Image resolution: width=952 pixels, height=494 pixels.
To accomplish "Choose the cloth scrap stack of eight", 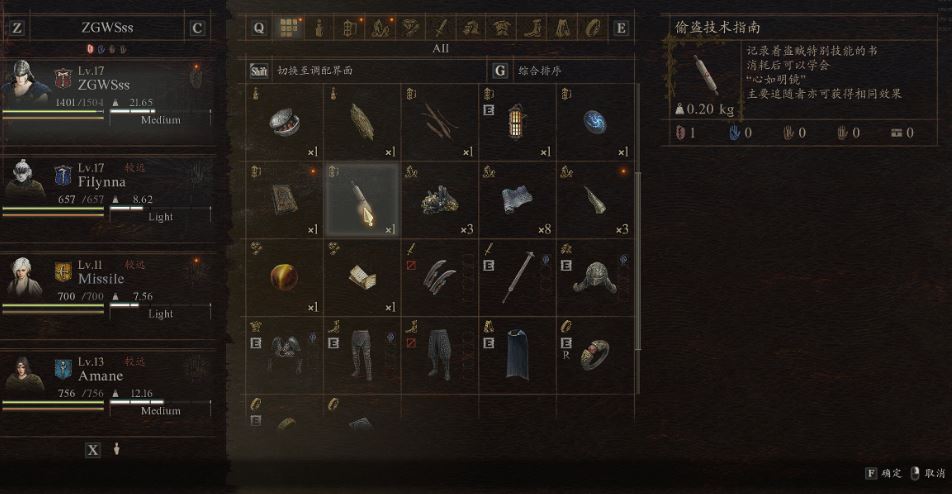I will [518, 199].
